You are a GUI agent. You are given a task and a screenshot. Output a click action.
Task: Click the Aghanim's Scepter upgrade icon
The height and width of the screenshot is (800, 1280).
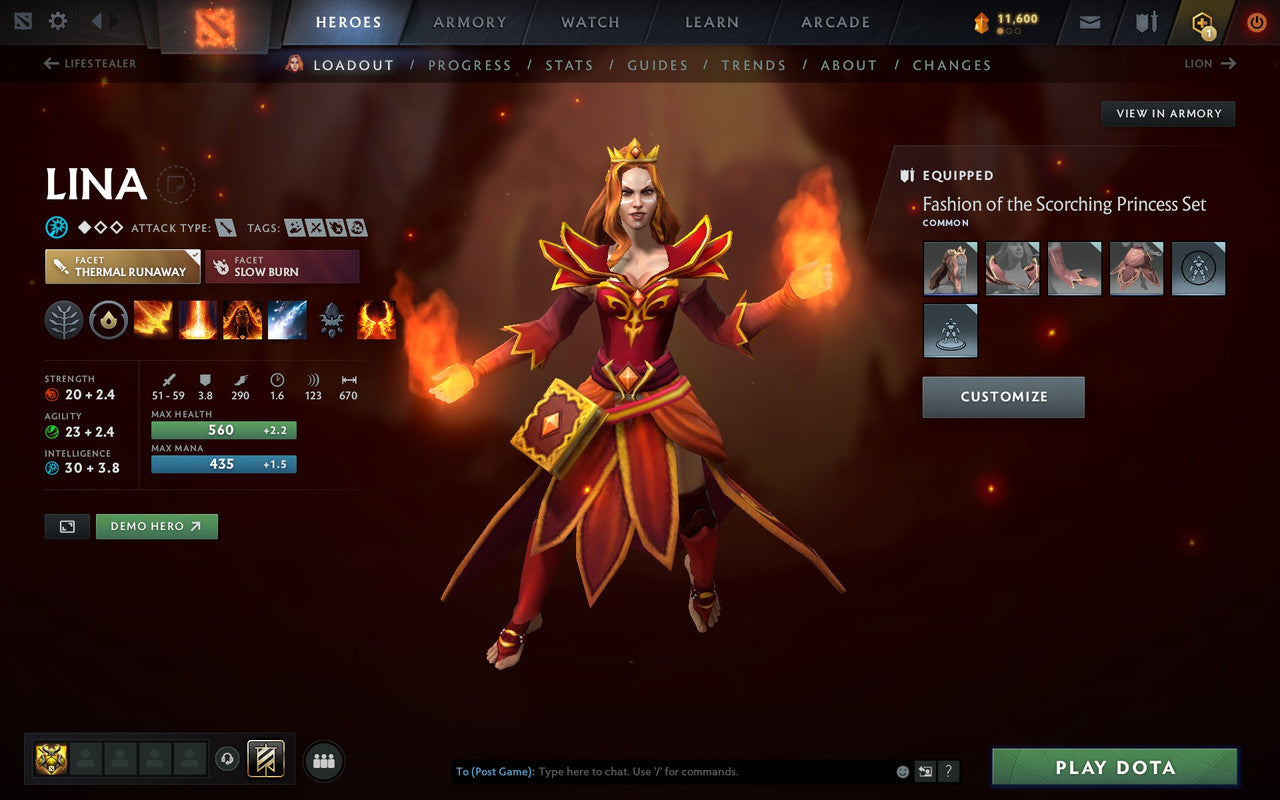pyautogui.click(x=331, y=318)
